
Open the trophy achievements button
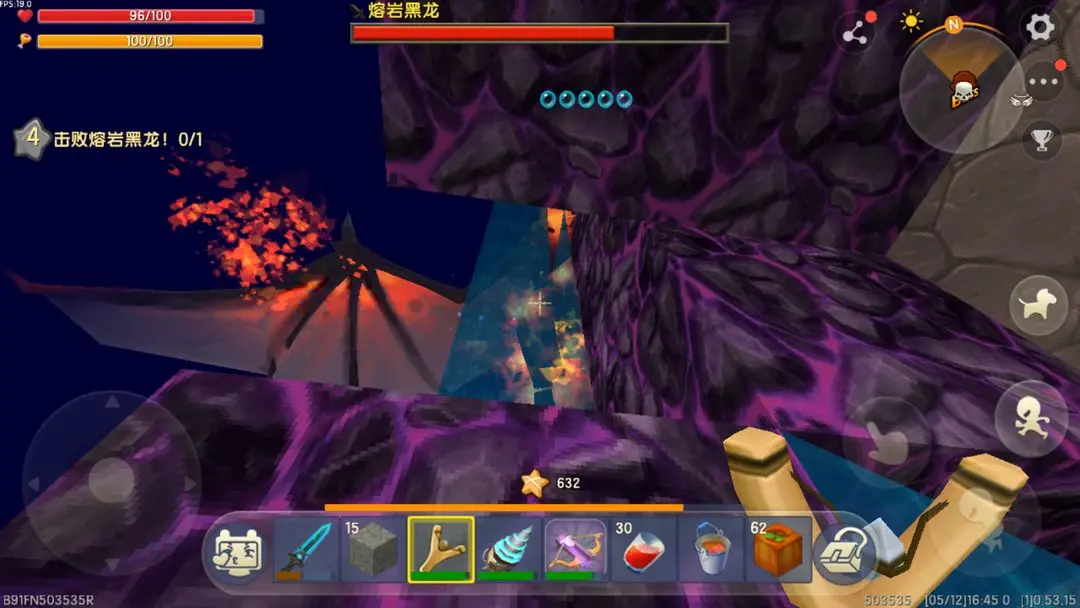1043,141
